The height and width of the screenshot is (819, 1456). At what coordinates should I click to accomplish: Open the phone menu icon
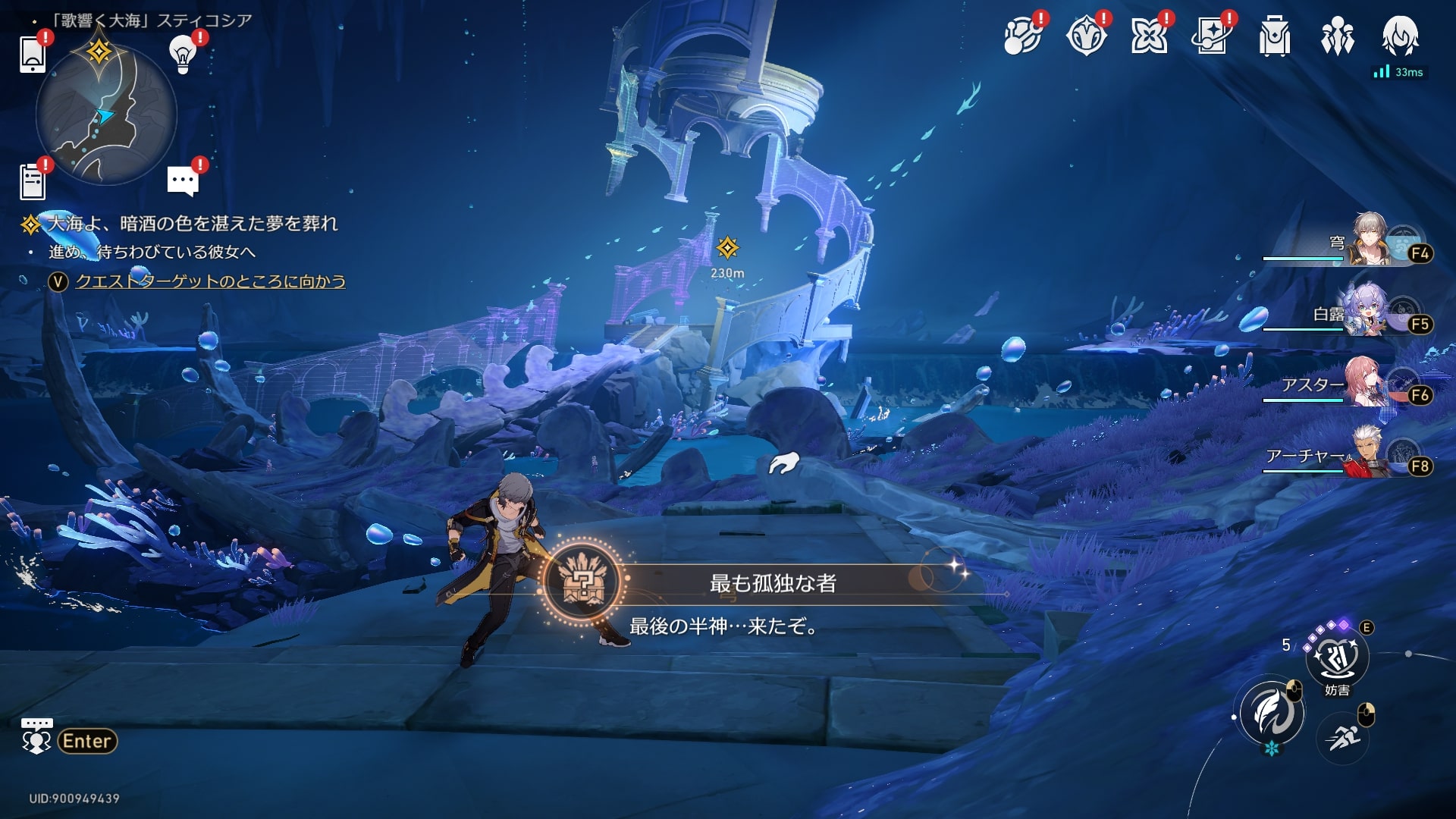click(x=33, y=54)
